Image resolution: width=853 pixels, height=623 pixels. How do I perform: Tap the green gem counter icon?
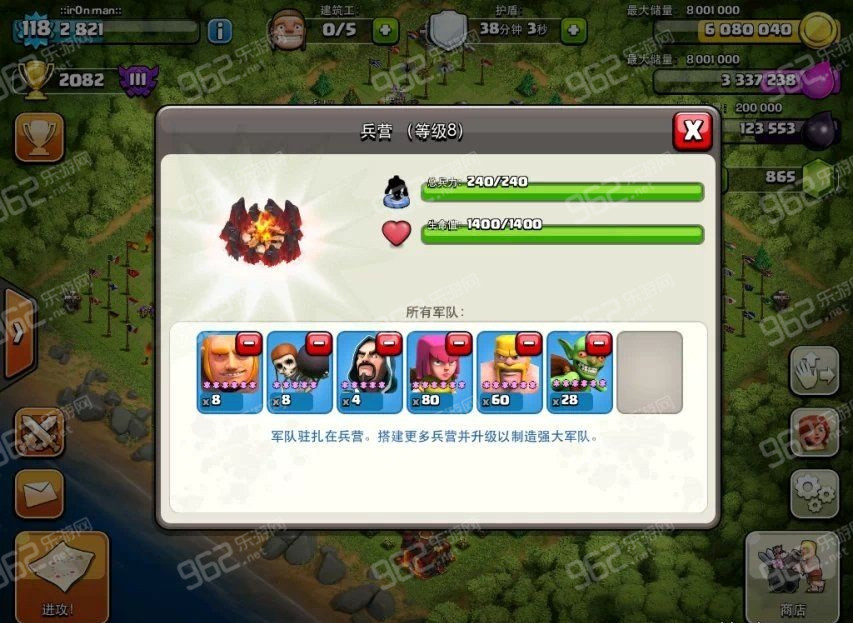[x=817, y=178]
